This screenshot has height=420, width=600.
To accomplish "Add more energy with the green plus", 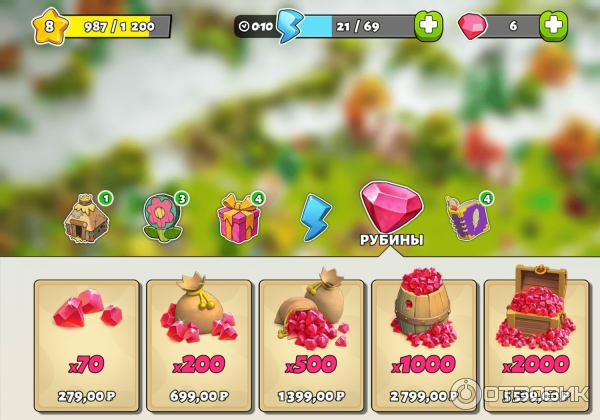I will 429,26.
